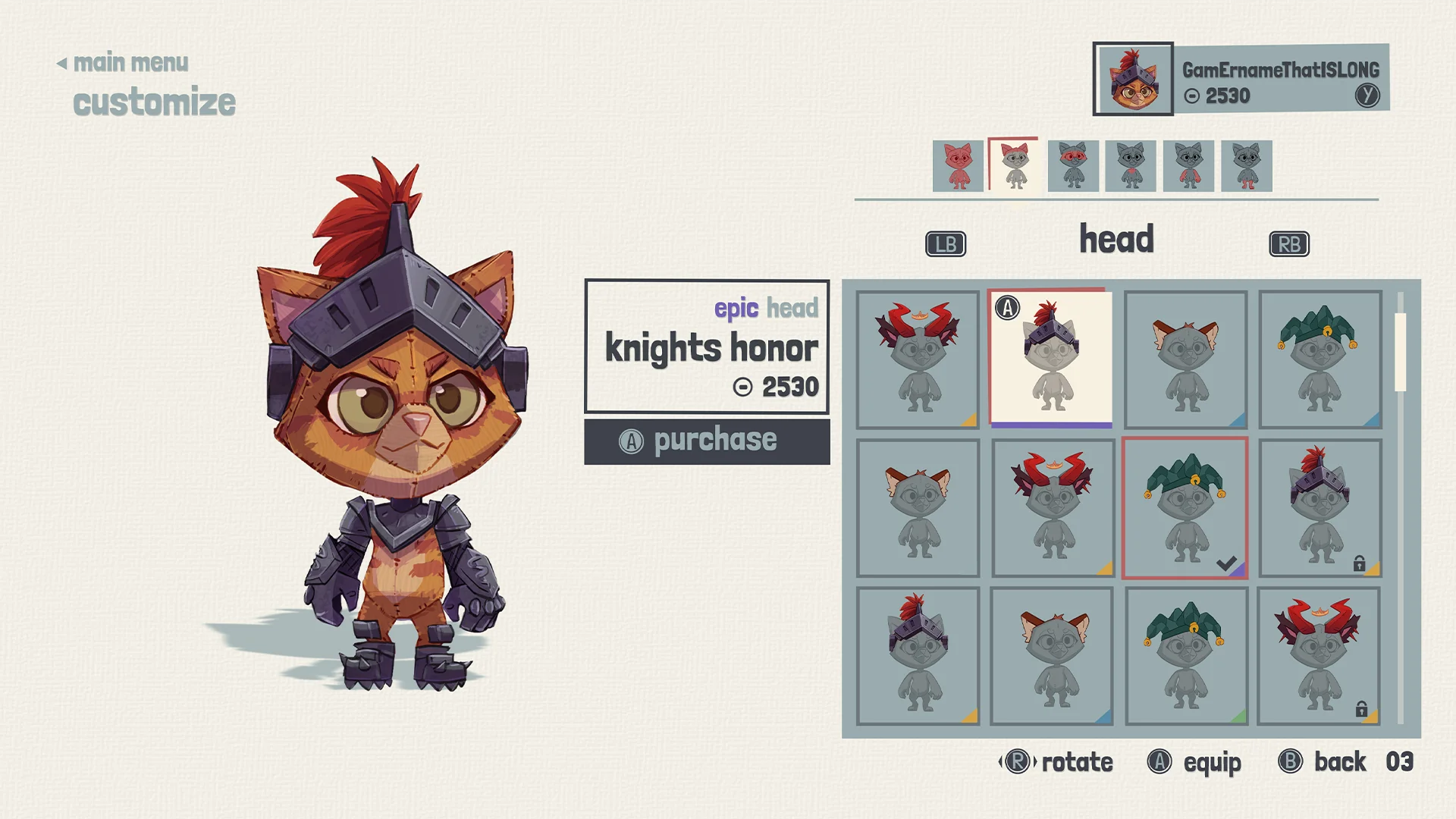Select the red cat variant thumbnail
Viewport: 1456px width, 819px height.
[x=957, y=165]
